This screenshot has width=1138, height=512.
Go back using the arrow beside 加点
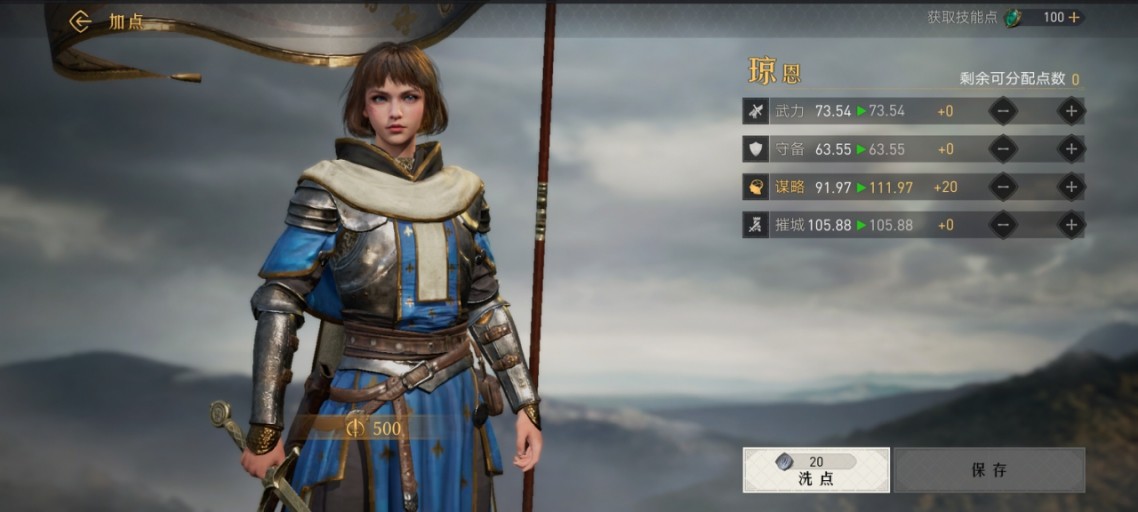tap(81, 21)
